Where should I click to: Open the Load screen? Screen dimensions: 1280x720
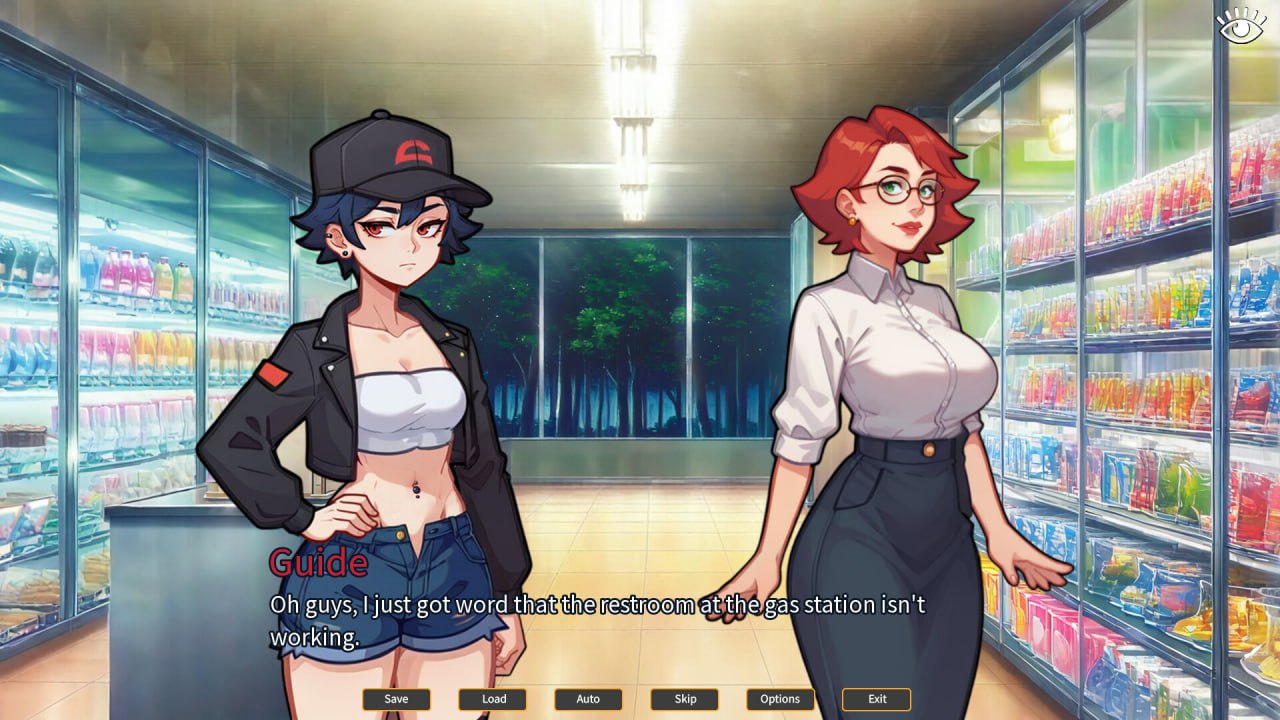tap(492, 699)
